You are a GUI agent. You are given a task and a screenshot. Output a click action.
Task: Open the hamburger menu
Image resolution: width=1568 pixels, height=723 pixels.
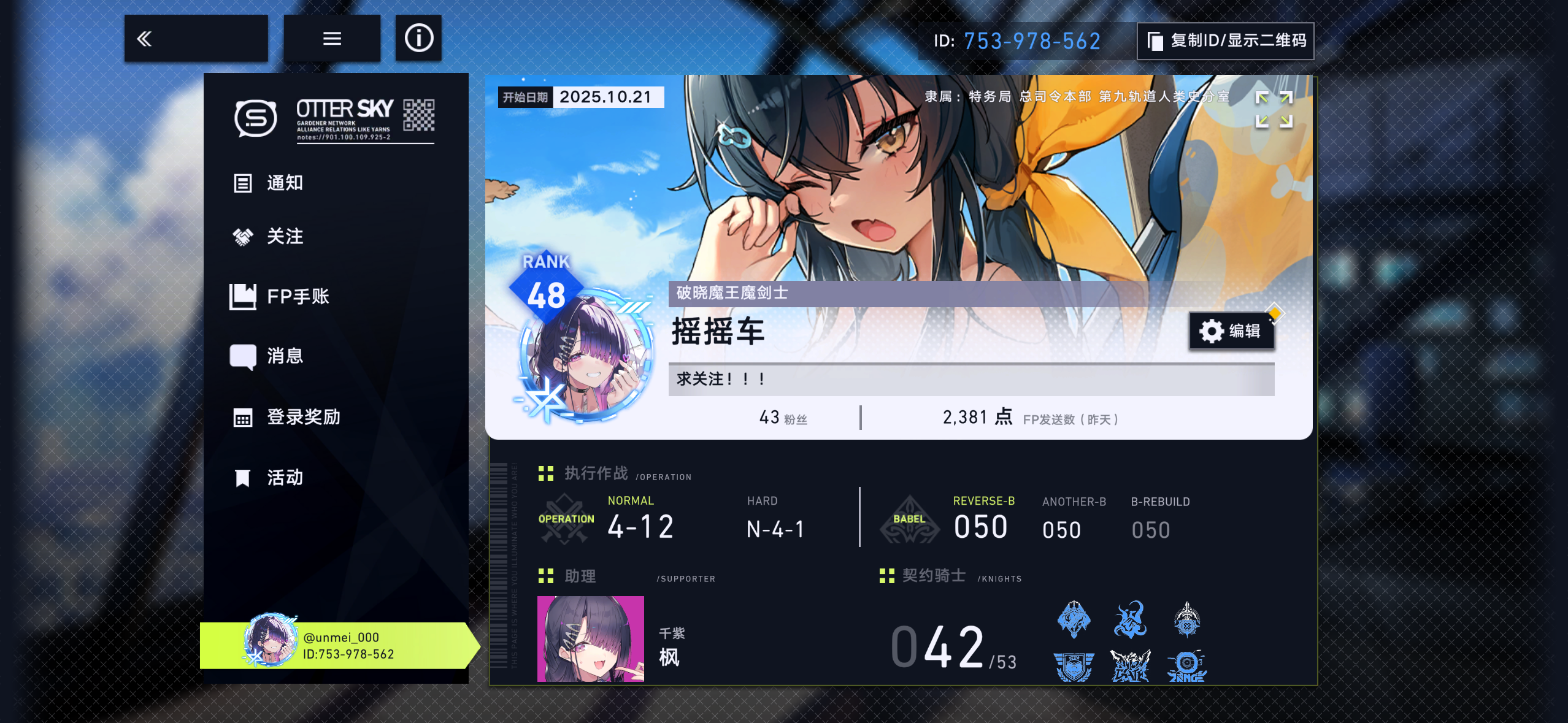click(332, 38)
